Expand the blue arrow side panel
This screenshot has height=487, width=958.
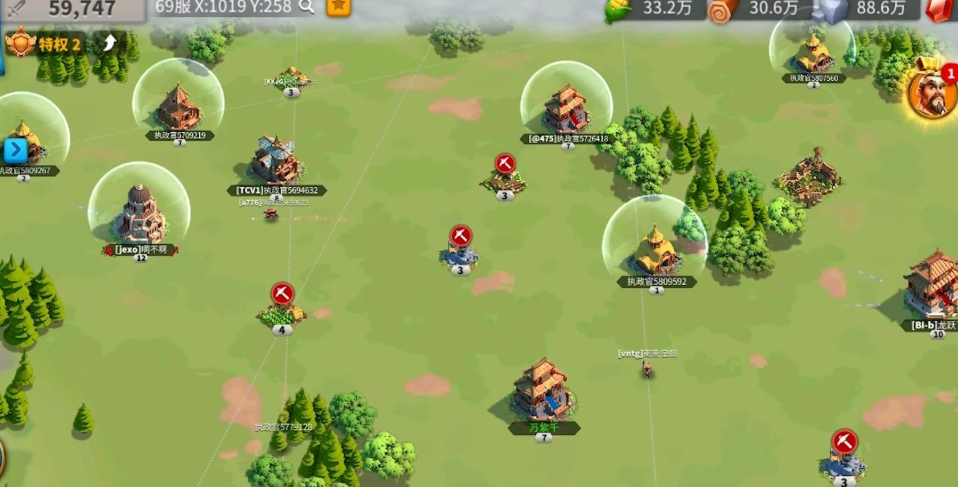(15, 151)
